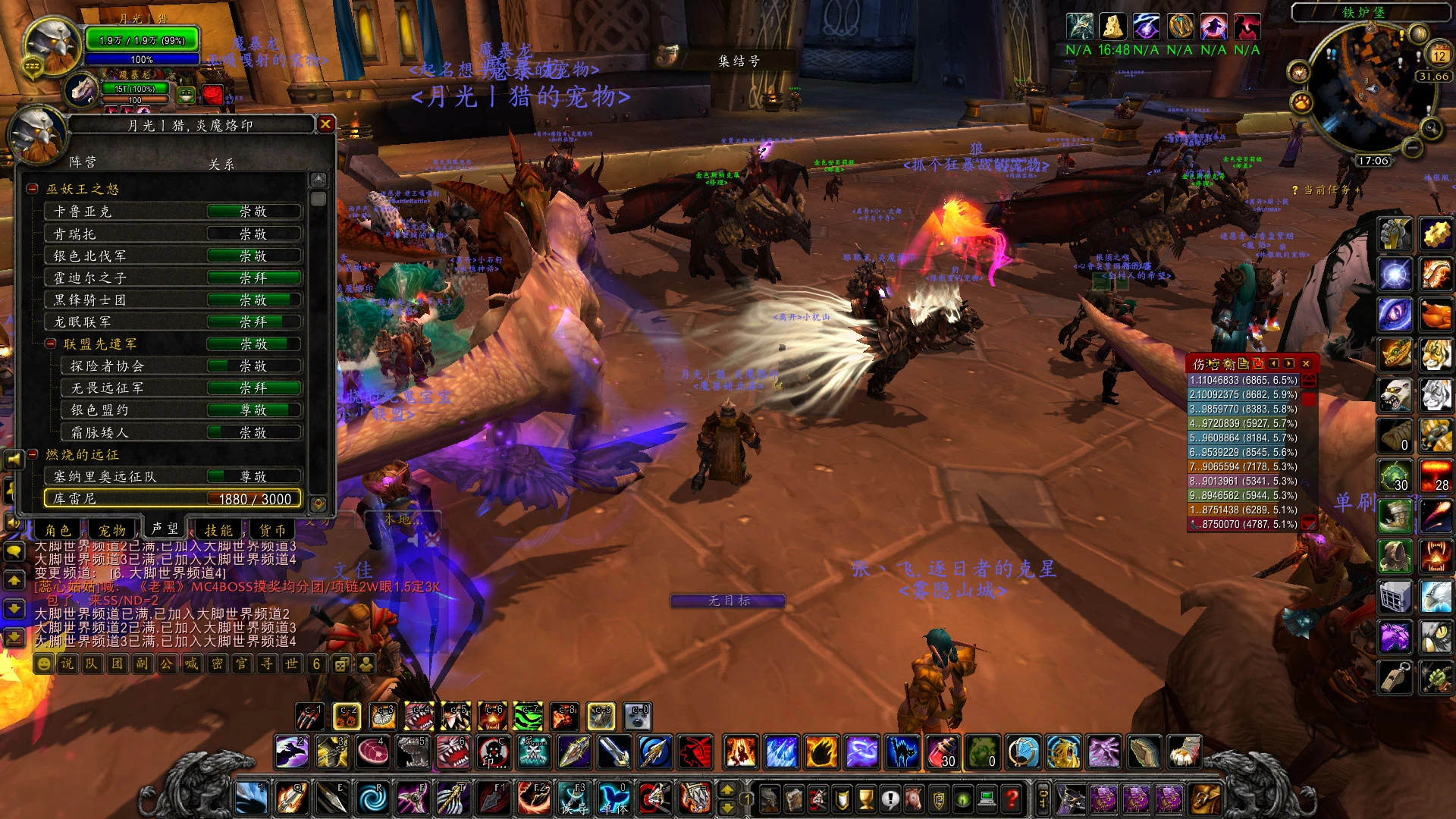The width and height of the screenshot is (1456, 819).
Task: Activate the blue swirl ability on R
Action: (372, 799)
